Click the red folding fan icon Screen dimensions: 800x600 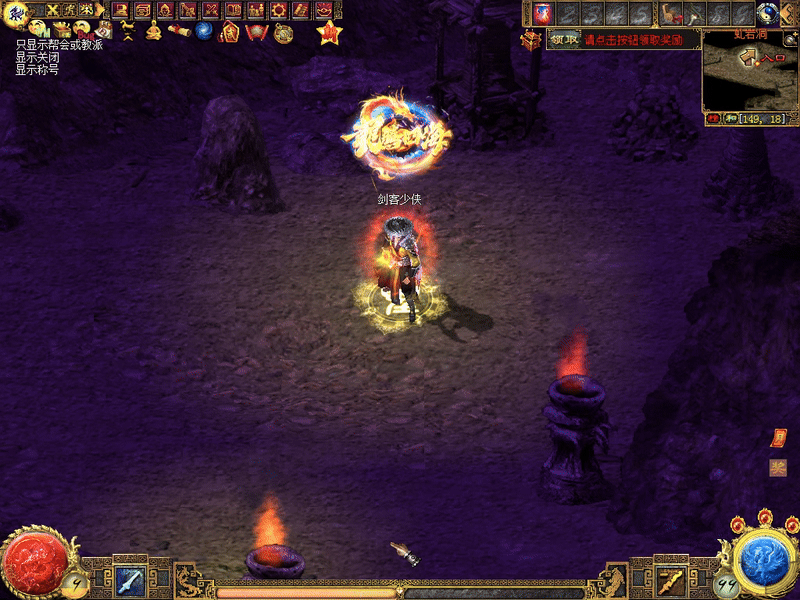tap(256, 32)
